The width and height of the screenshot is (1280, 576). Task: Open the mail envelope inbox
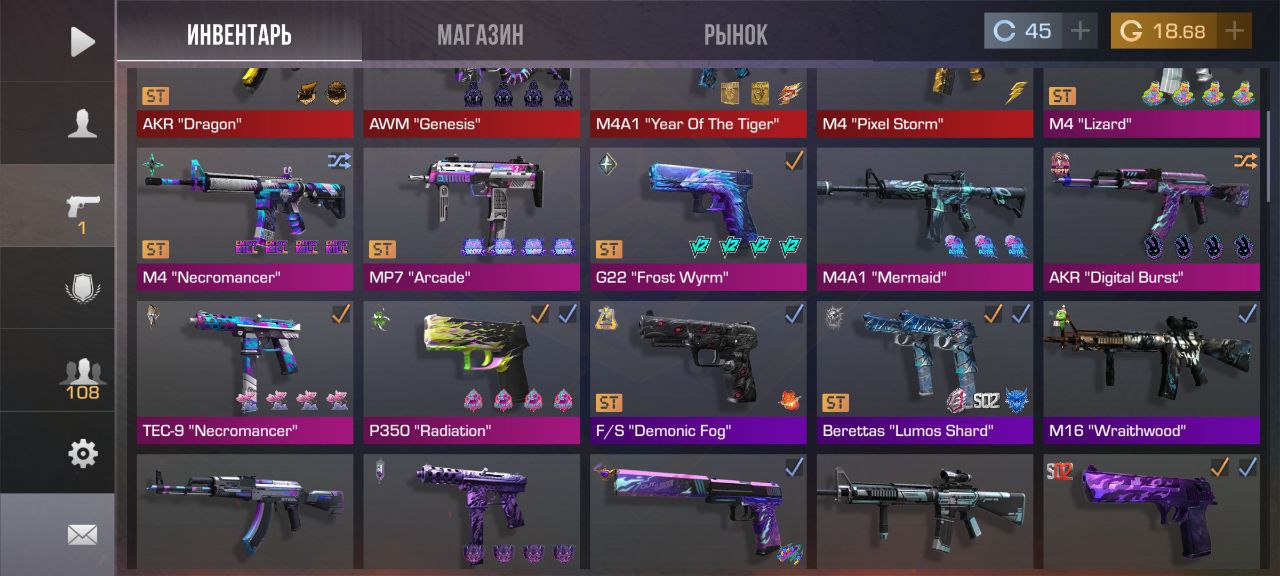click(82, 535)
